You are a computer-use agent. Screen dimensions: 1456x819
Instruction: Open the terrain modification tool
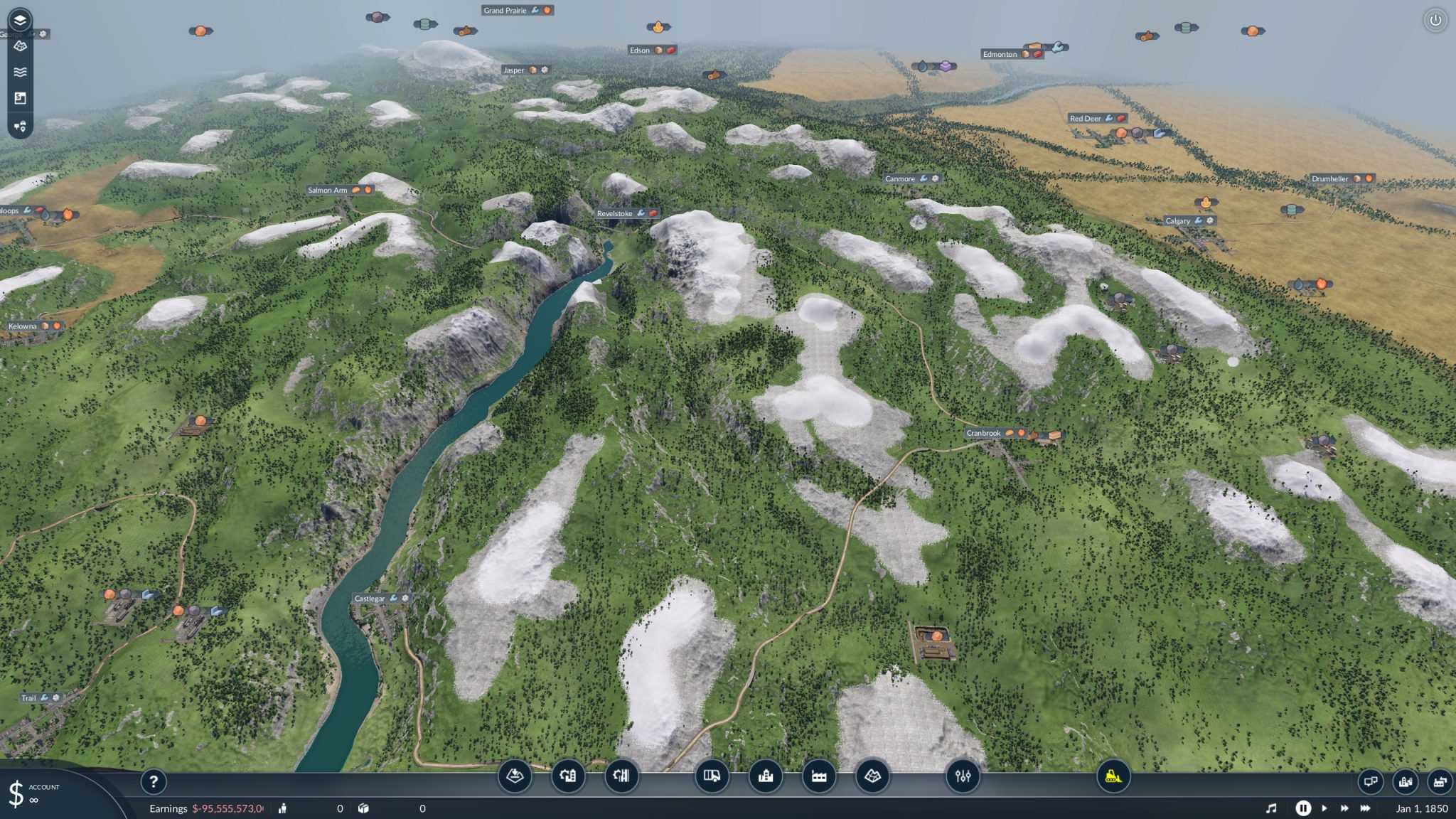point(515,777)
